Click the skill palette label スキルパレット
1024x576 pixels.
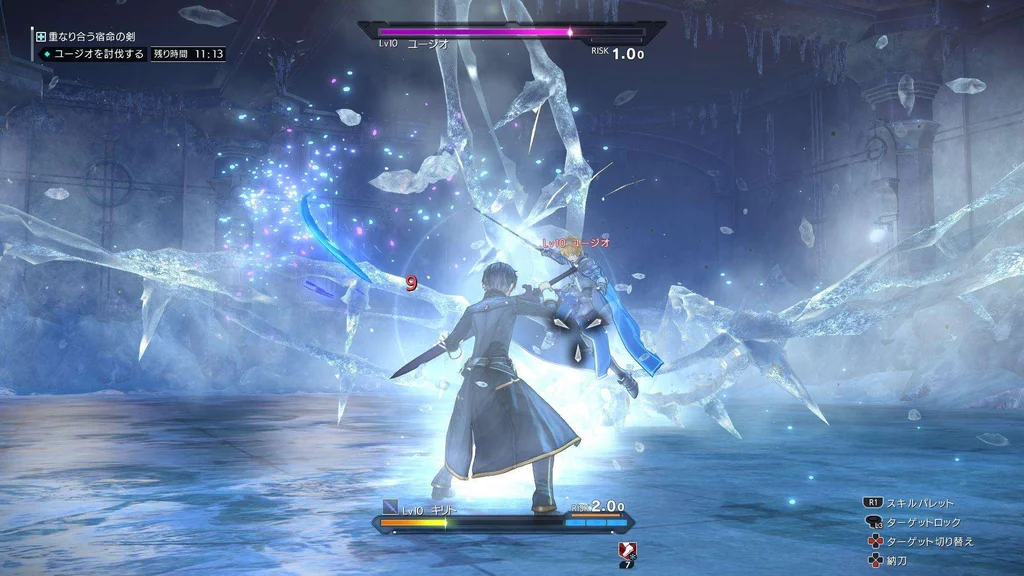pyautogui.click(x=920, y=503)
